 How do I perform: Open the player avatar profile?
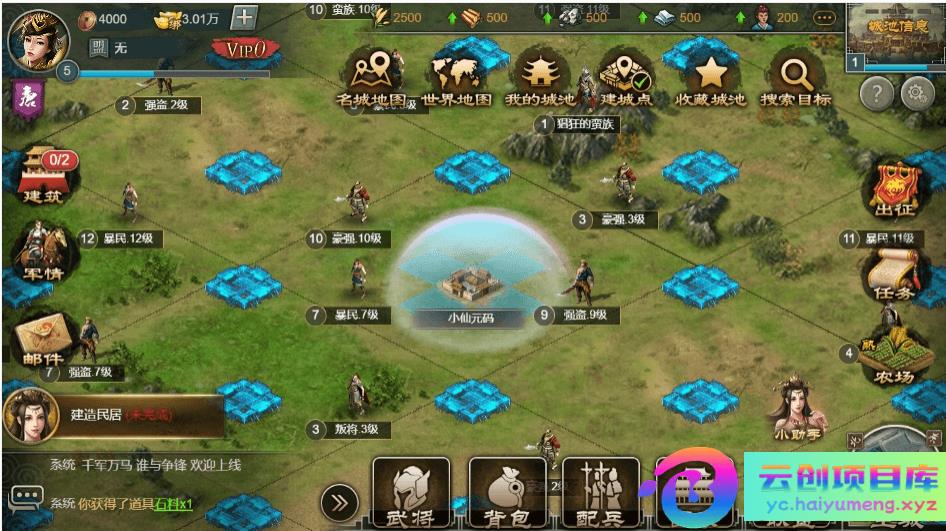31,36
